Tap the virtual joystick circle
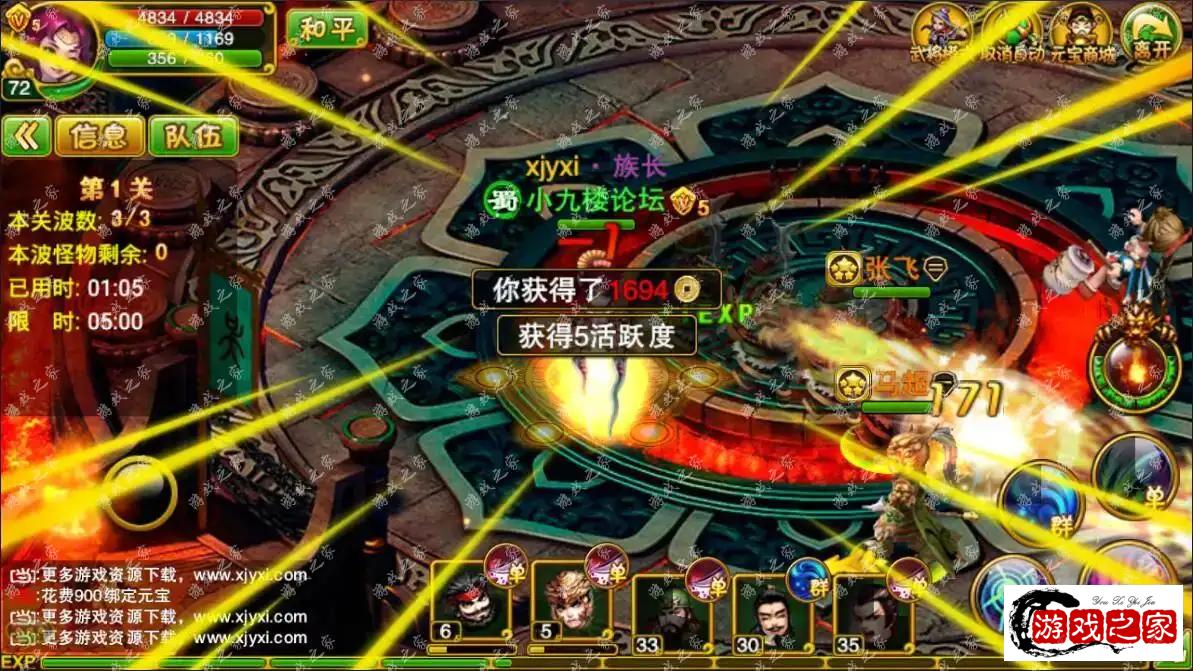The height and width of the screenshot is (671, 1193). [138, 493]
